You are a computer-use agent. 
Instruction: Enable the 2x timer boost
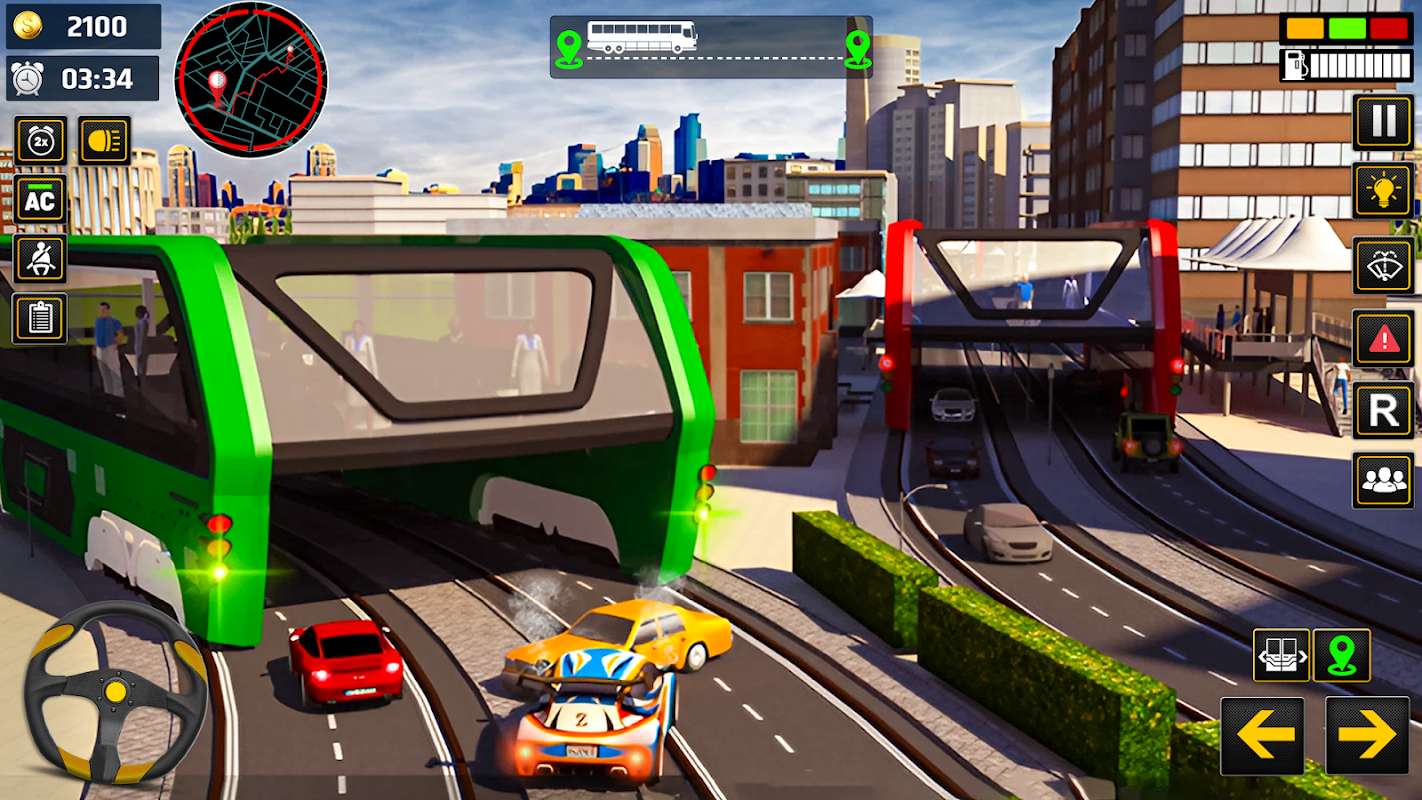[x=40, y=140]
